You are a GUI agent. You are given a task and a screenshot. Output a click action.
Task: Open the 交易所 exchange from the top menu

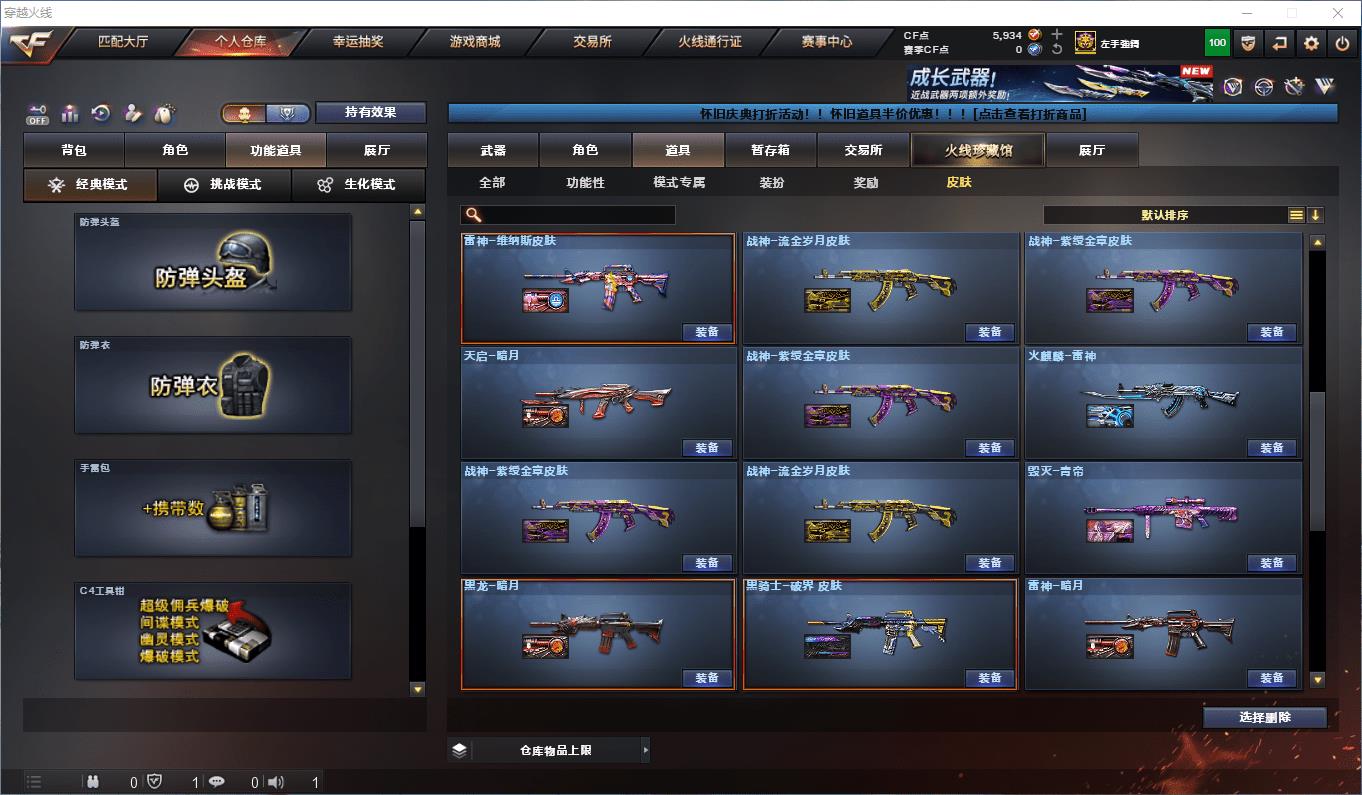592,42
